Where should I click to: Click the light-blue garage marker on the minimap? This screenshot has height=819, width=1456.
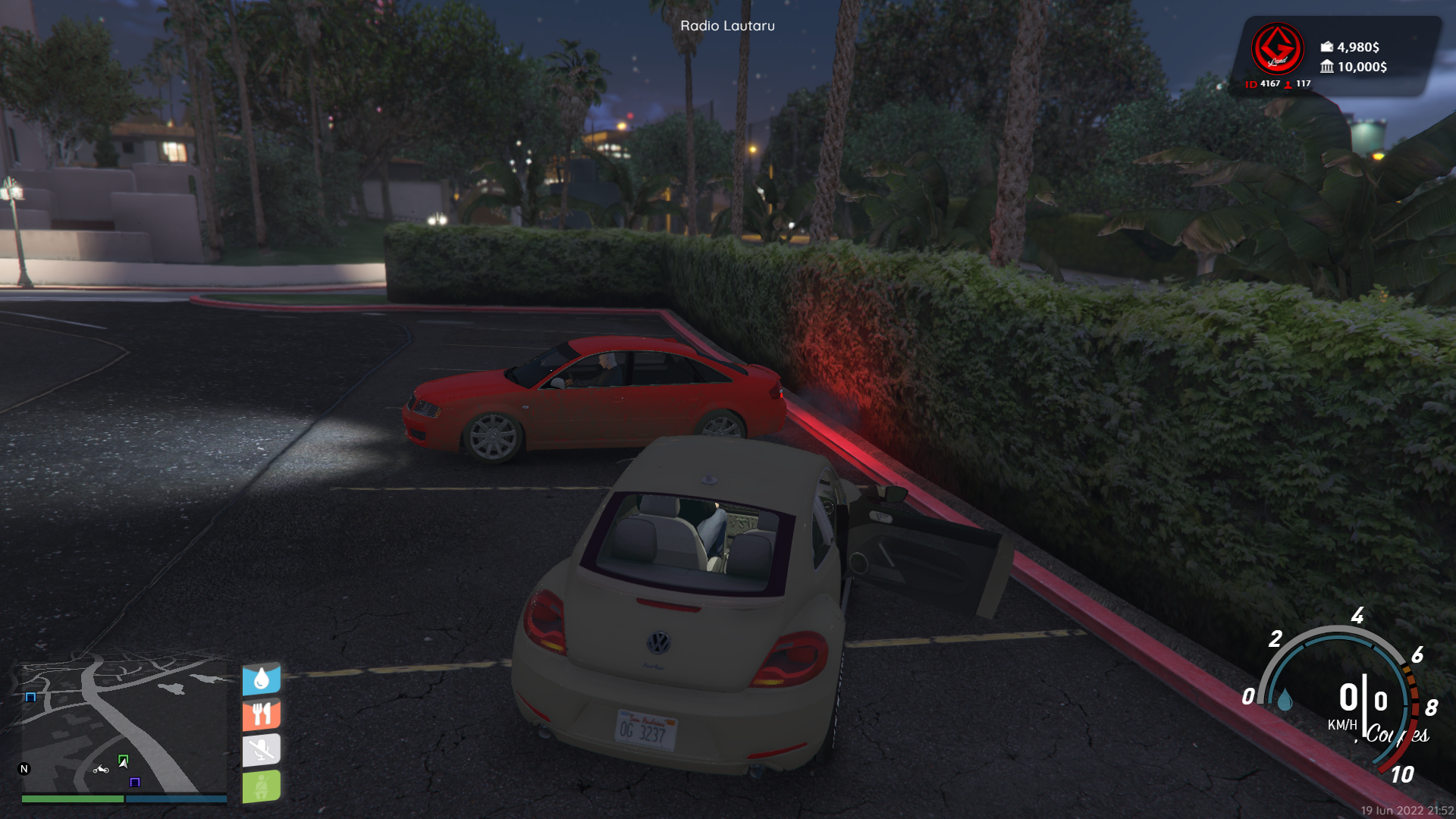(30, 697)
